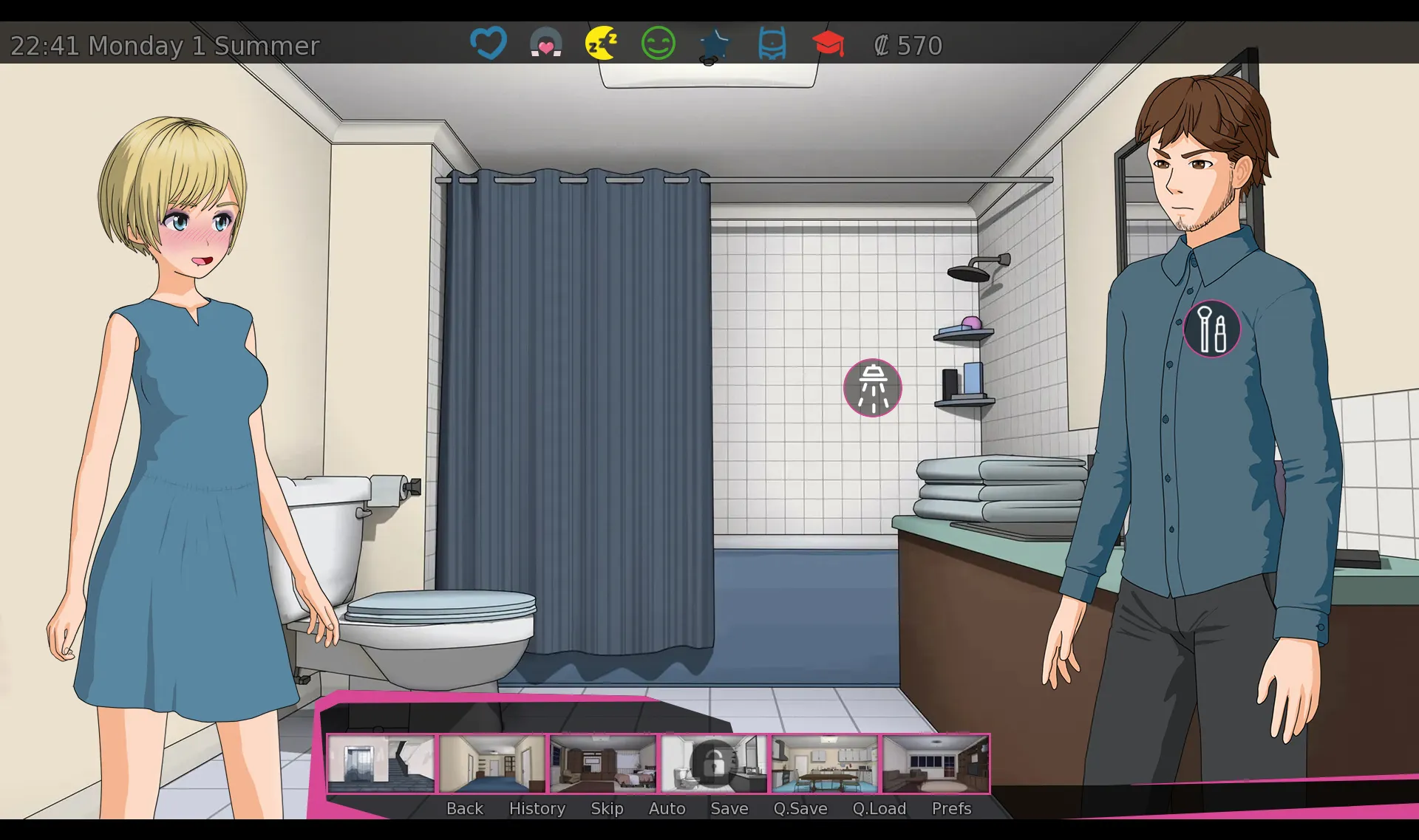The width and height of the screenshot is (1419, 840).
Task: Click the Back button
Action: click(x=464, y=808)
